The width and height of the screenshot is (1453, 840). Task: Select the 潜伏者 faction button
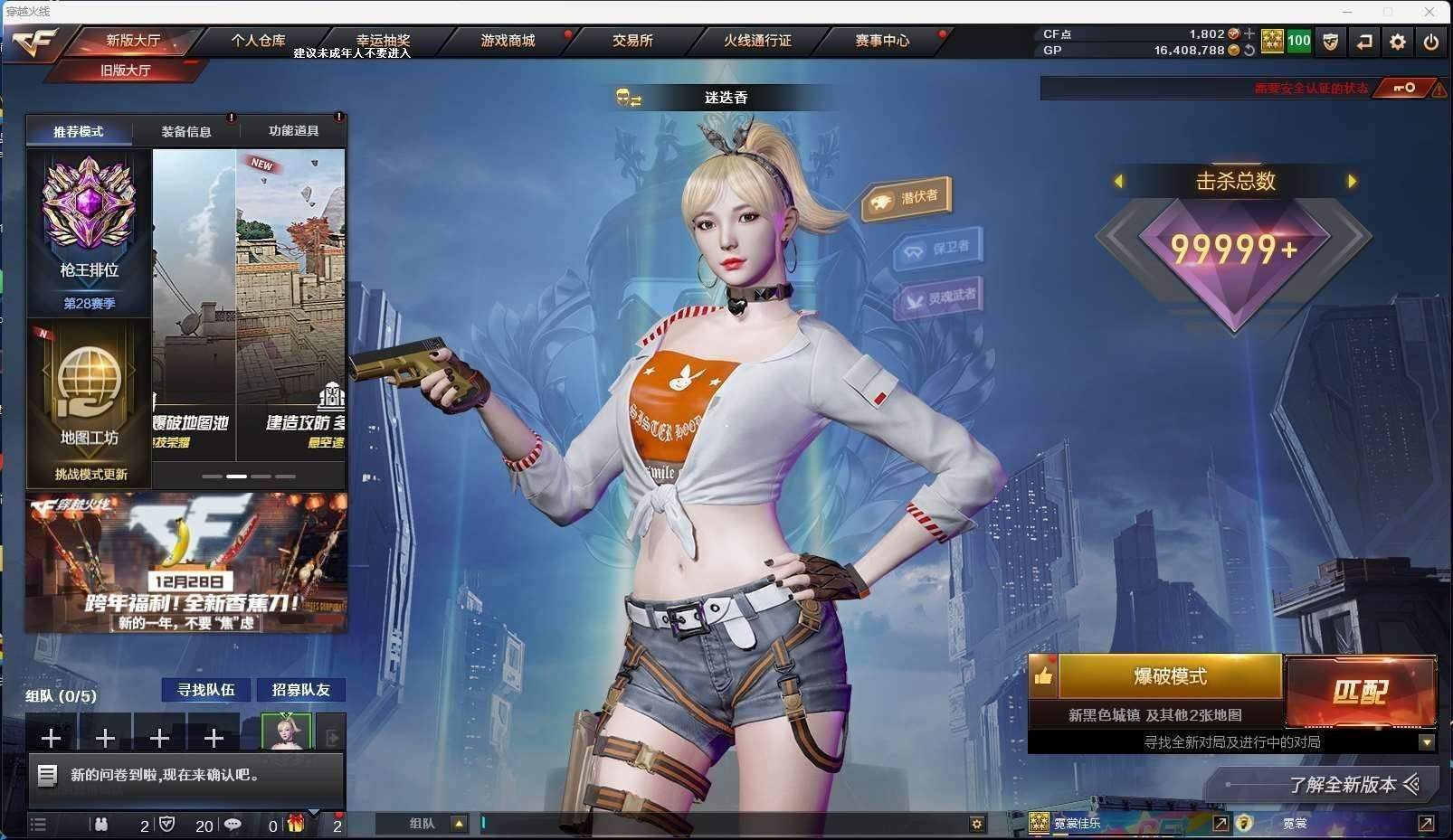(907, 199)
